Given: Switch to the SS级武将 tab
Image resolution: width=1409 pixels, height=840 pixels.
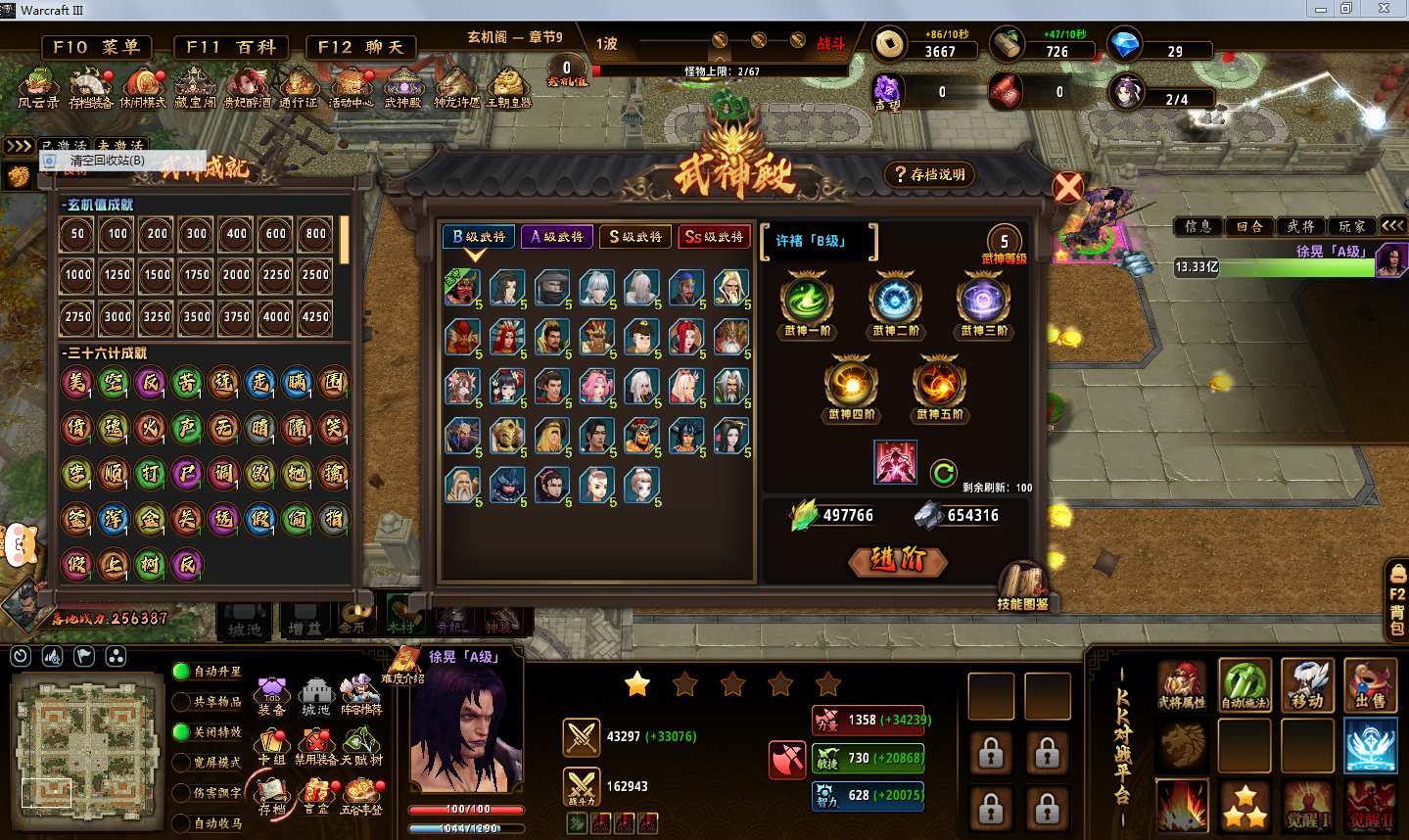Looking at the screenshot, I should (x=714, y=236).
